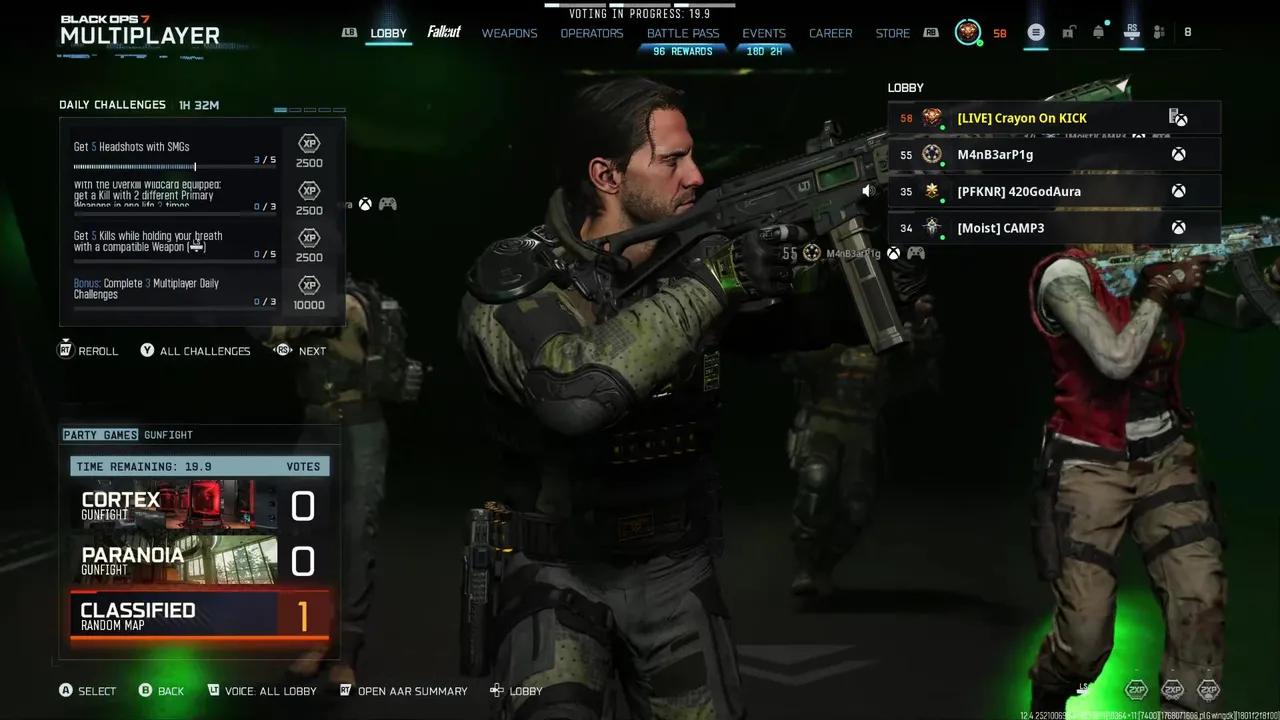Toggle voice chat from All Lobby
The image size is (1280, 720).
(262, 691)
